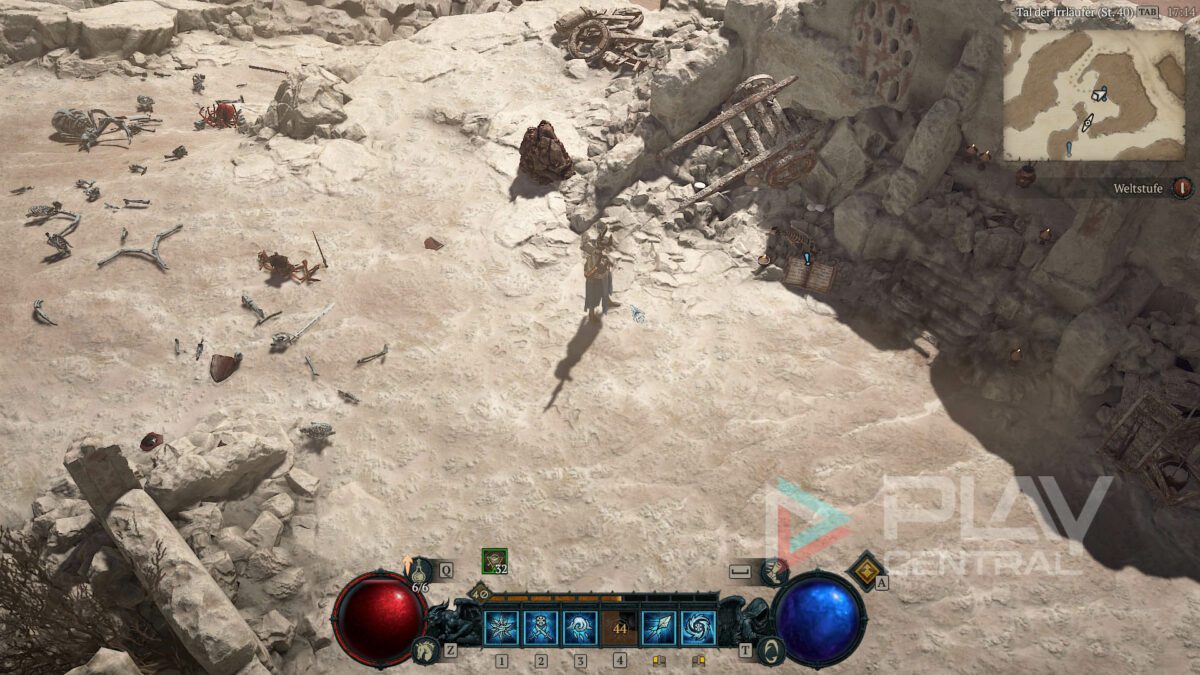Cast the crossed ice blades skill
The width and height of the screenshot is (1200, 675).
click(541, 628)
